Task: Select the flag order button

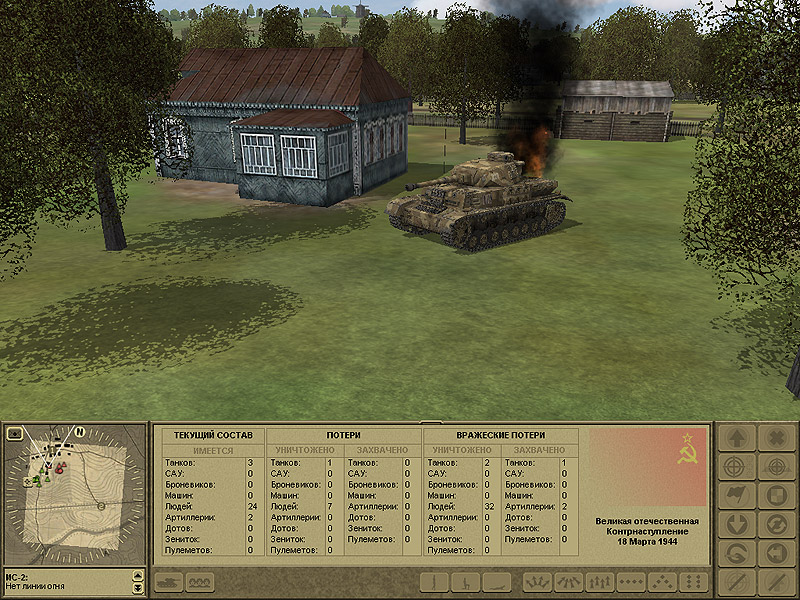Action: 737,496
